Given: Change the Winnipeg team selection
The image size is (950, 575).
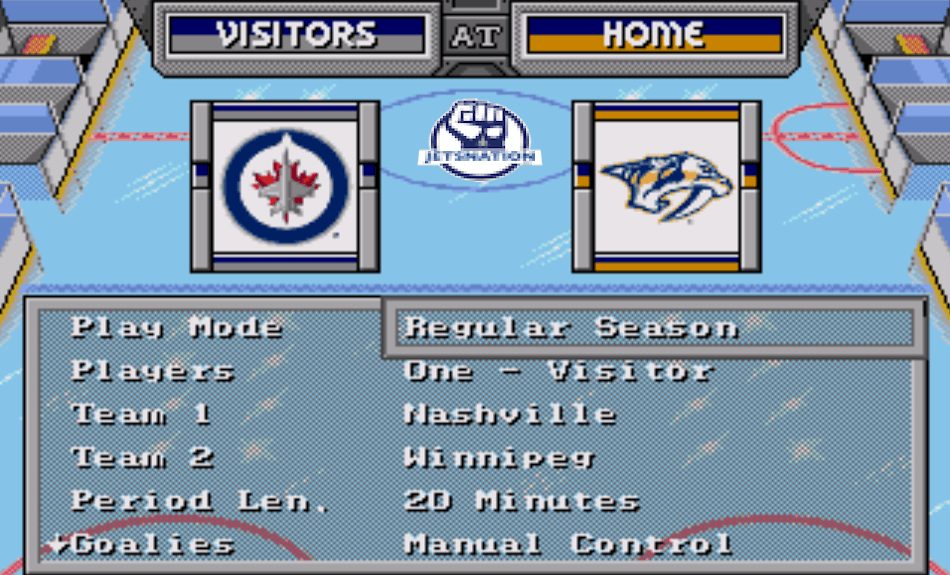Looking at the screenshot, I should click(499, 458).
